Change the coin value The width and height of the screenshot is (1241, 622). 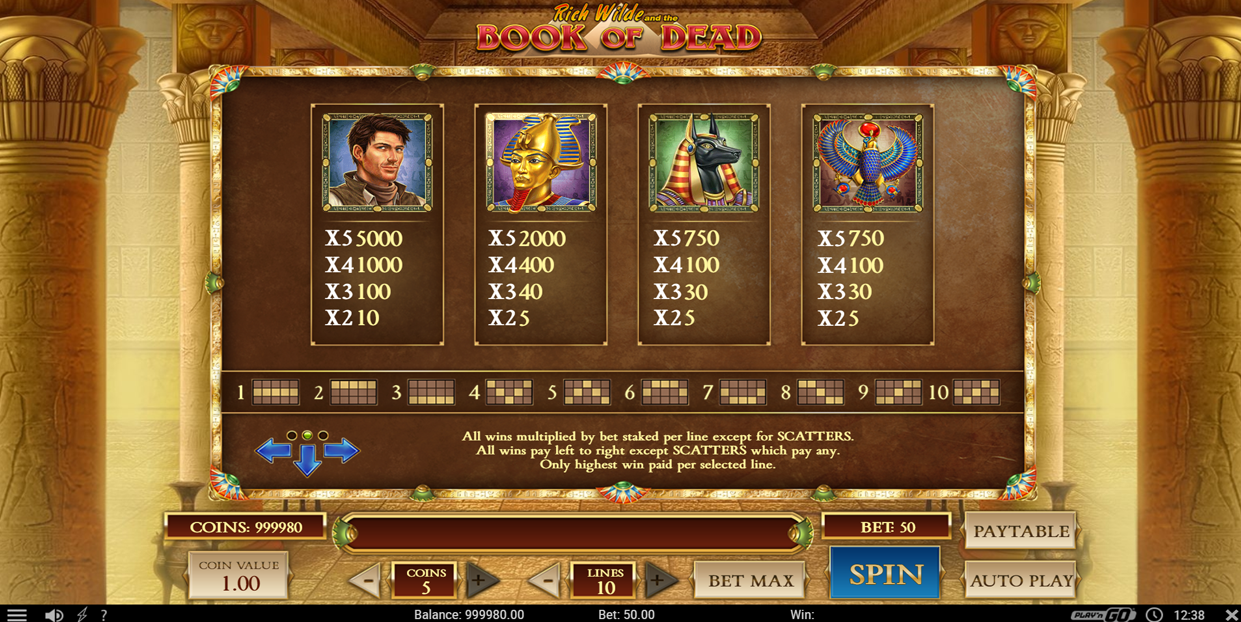pos(239,576)
